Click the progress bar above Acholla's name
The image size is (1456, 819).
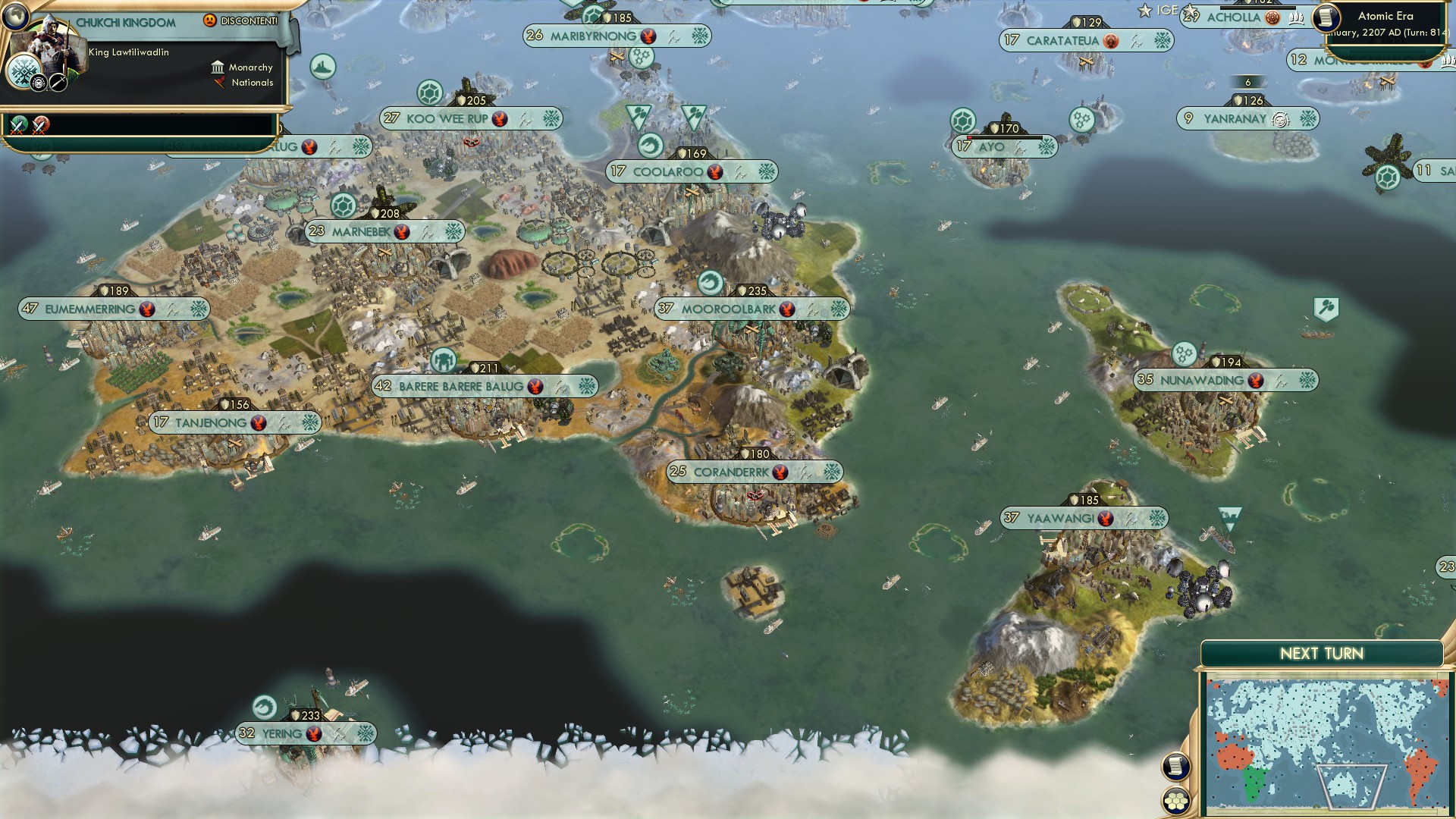1258,8
